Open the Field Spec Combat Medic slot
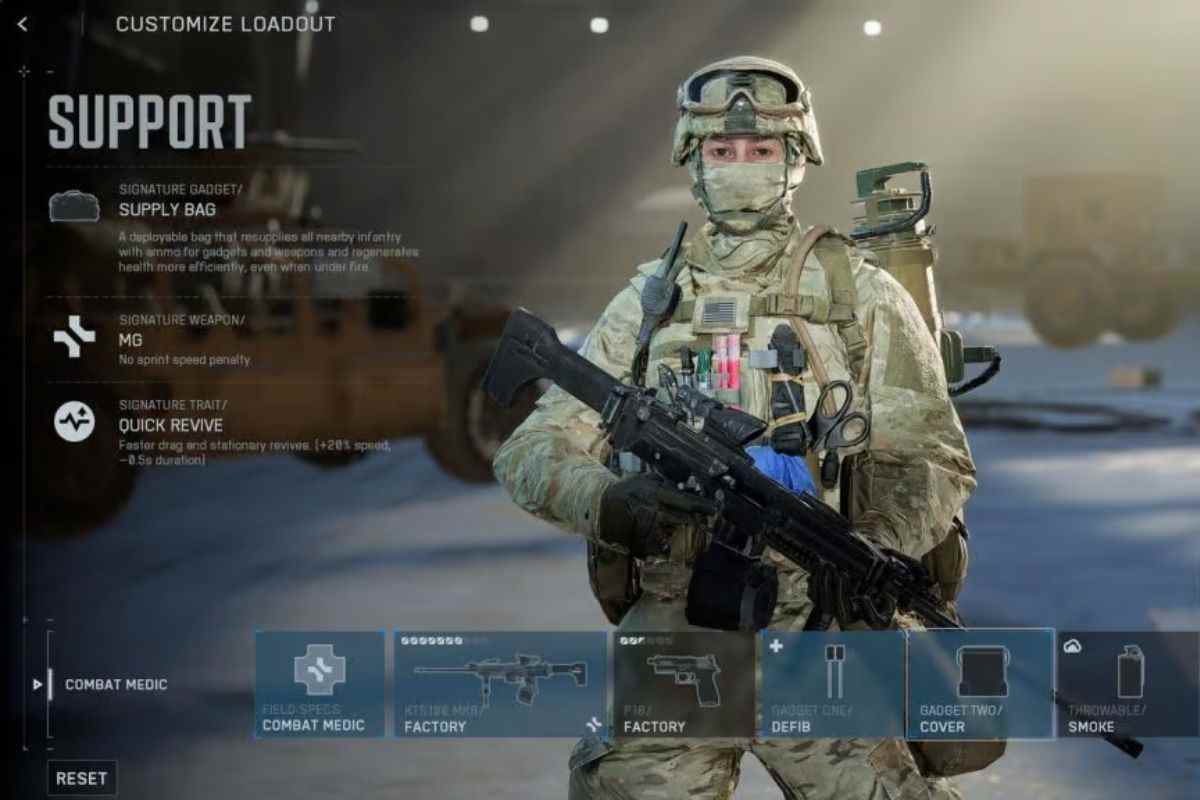This screenshot has width=1200, height=800. 320,684
